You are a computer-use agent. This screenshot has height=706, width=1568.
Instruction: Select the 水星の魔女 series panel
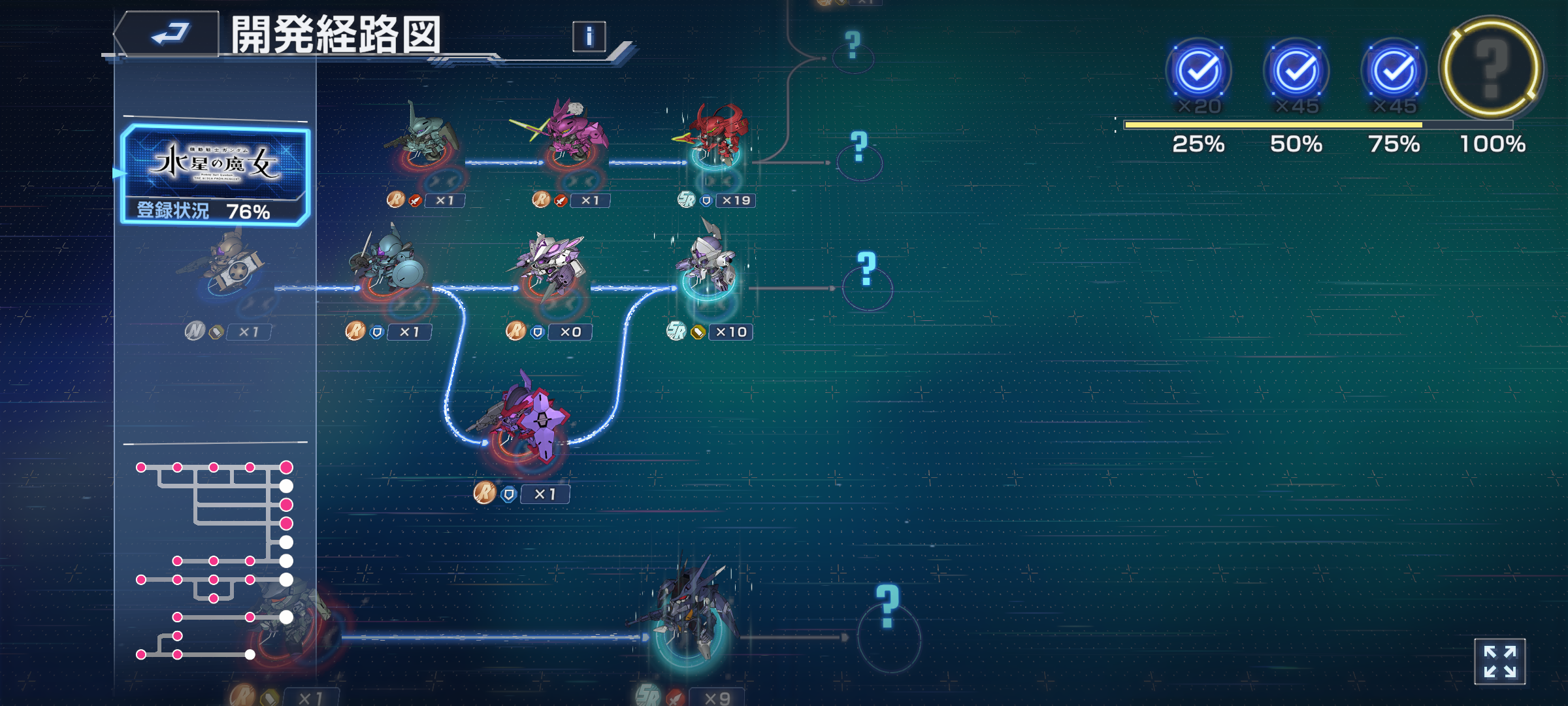pos(214,175)
